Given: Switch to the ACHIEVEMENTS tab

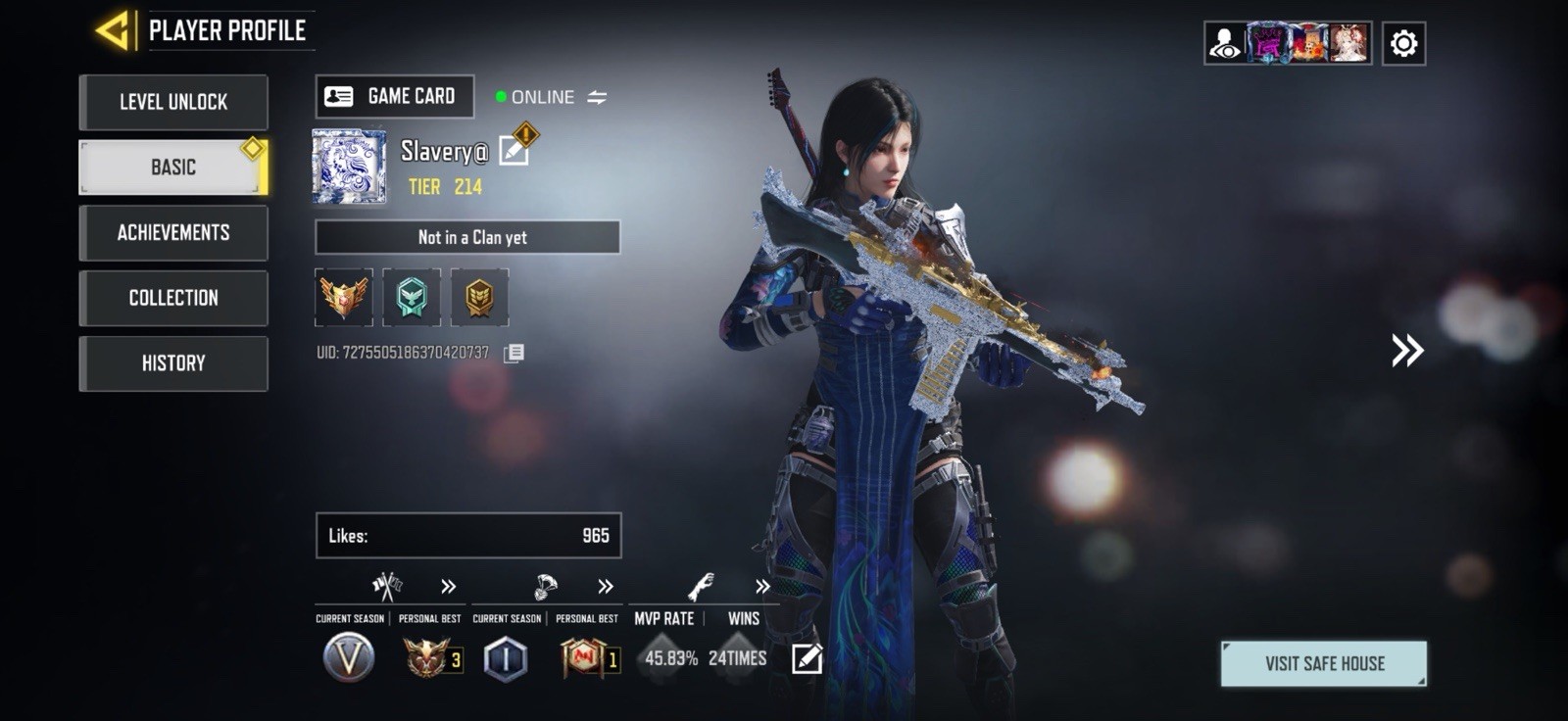Looking at the screenshot, I should (x=173, y=232).
